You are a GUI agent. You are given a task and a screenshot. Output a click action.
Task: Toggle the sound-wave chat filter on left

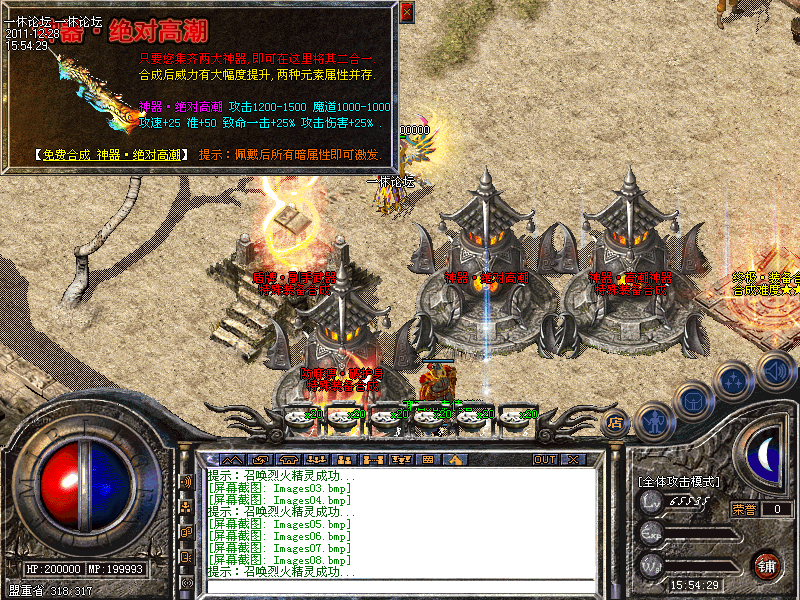[186, 481]
